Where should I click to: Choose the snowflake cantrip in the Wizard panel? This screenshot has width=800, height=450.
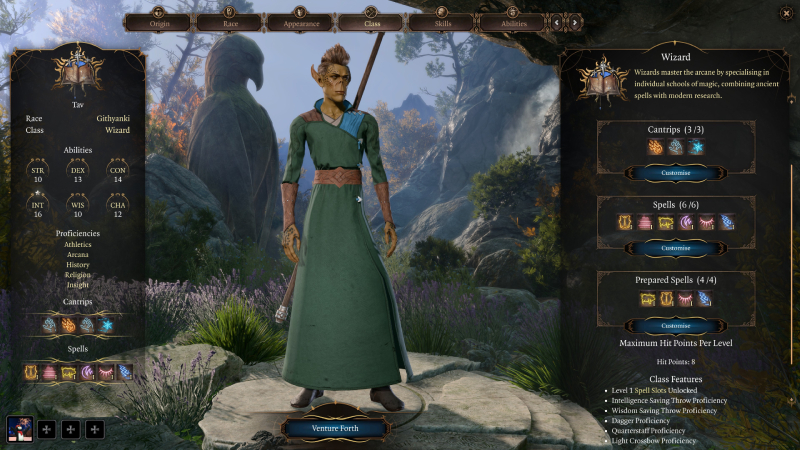pyautogui.click(x=696, y=147)
